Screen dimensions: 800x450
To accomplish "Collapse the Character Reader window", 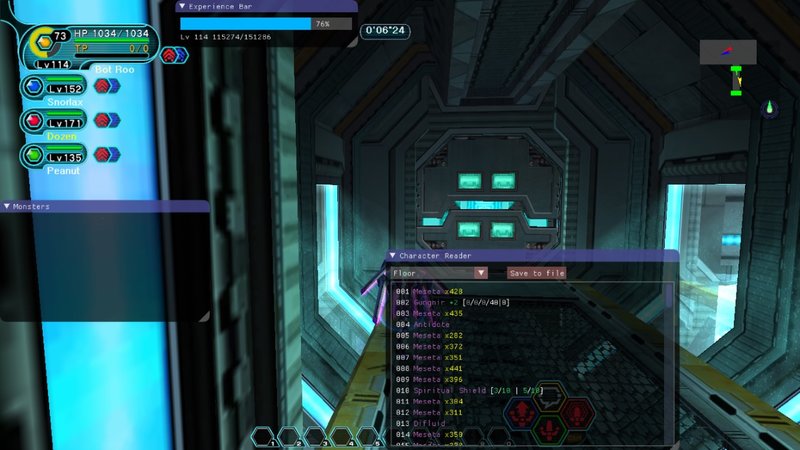I will coord(393,256).
